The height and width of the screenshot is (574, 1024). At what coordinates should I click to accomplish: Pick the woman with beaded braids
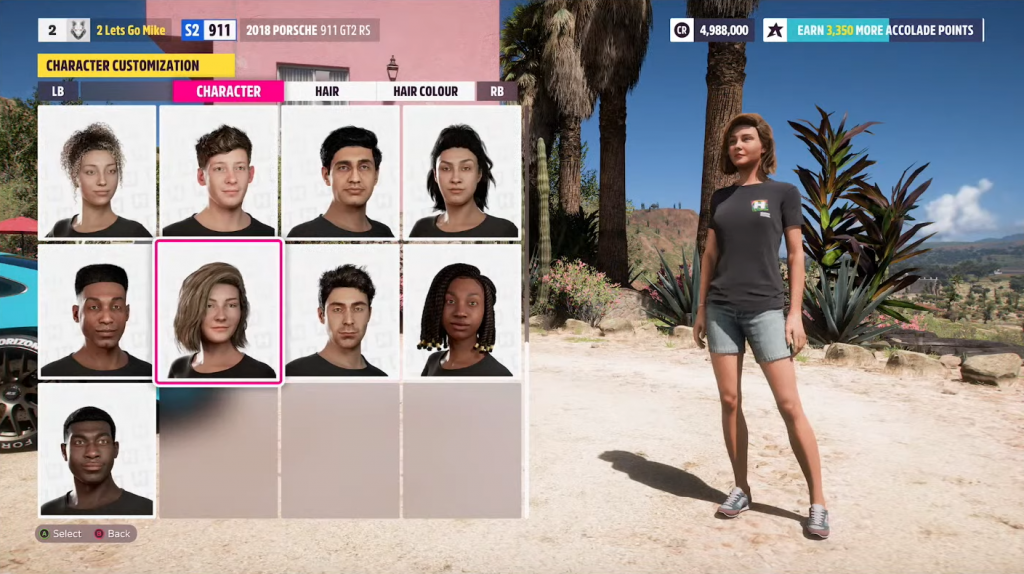click(461, 311)
